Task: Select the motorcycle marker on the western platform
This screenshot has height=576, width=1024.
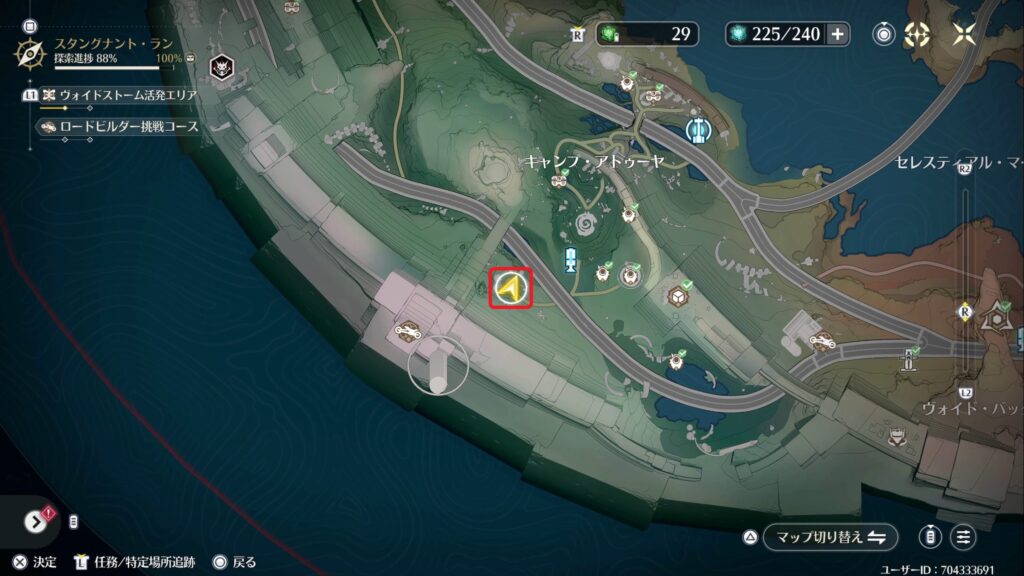Action: pyautogui.click(x=408, y=331)
